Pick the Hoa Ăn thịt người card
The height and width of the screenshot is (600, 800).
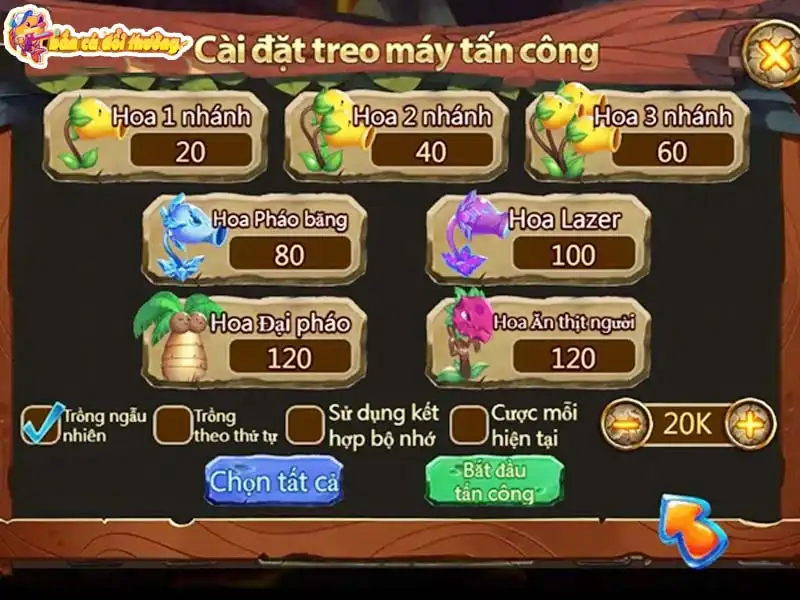[538, 341]
